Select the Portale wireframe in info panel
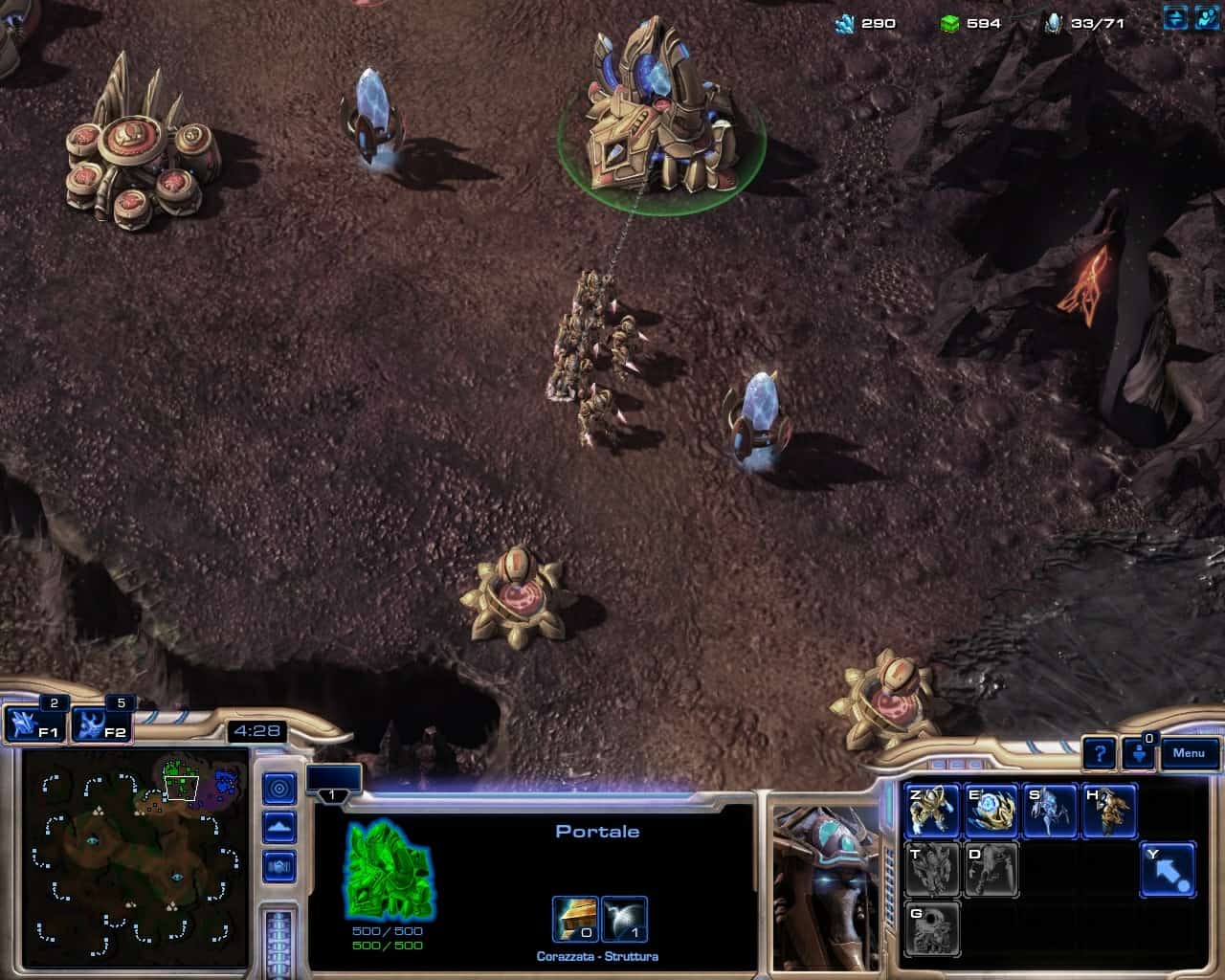The height and width of the screenshot is (980, 1225). [x=388, y=869]
